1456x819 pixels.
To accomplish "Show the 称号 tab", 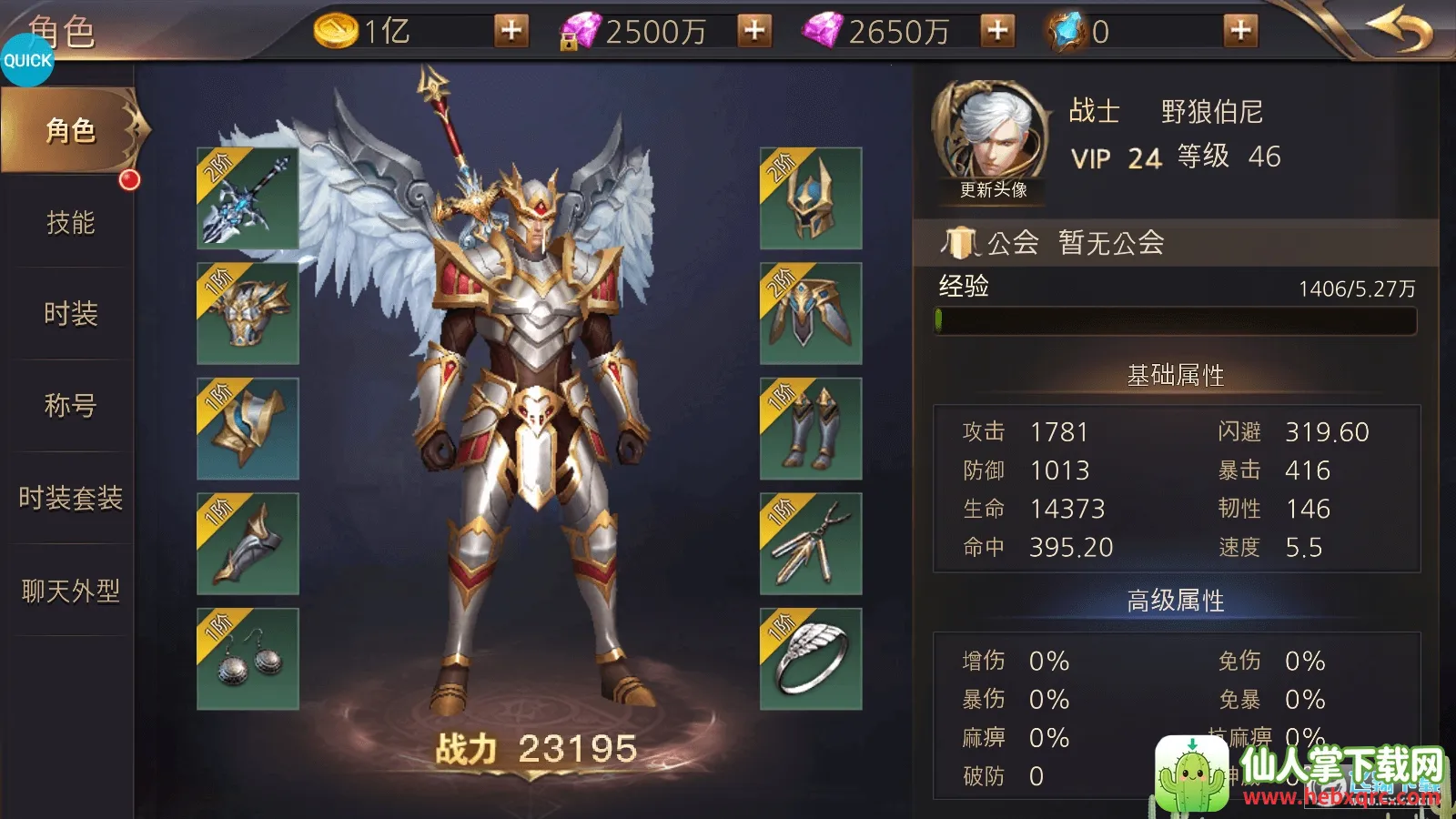I will click(70, 406).
